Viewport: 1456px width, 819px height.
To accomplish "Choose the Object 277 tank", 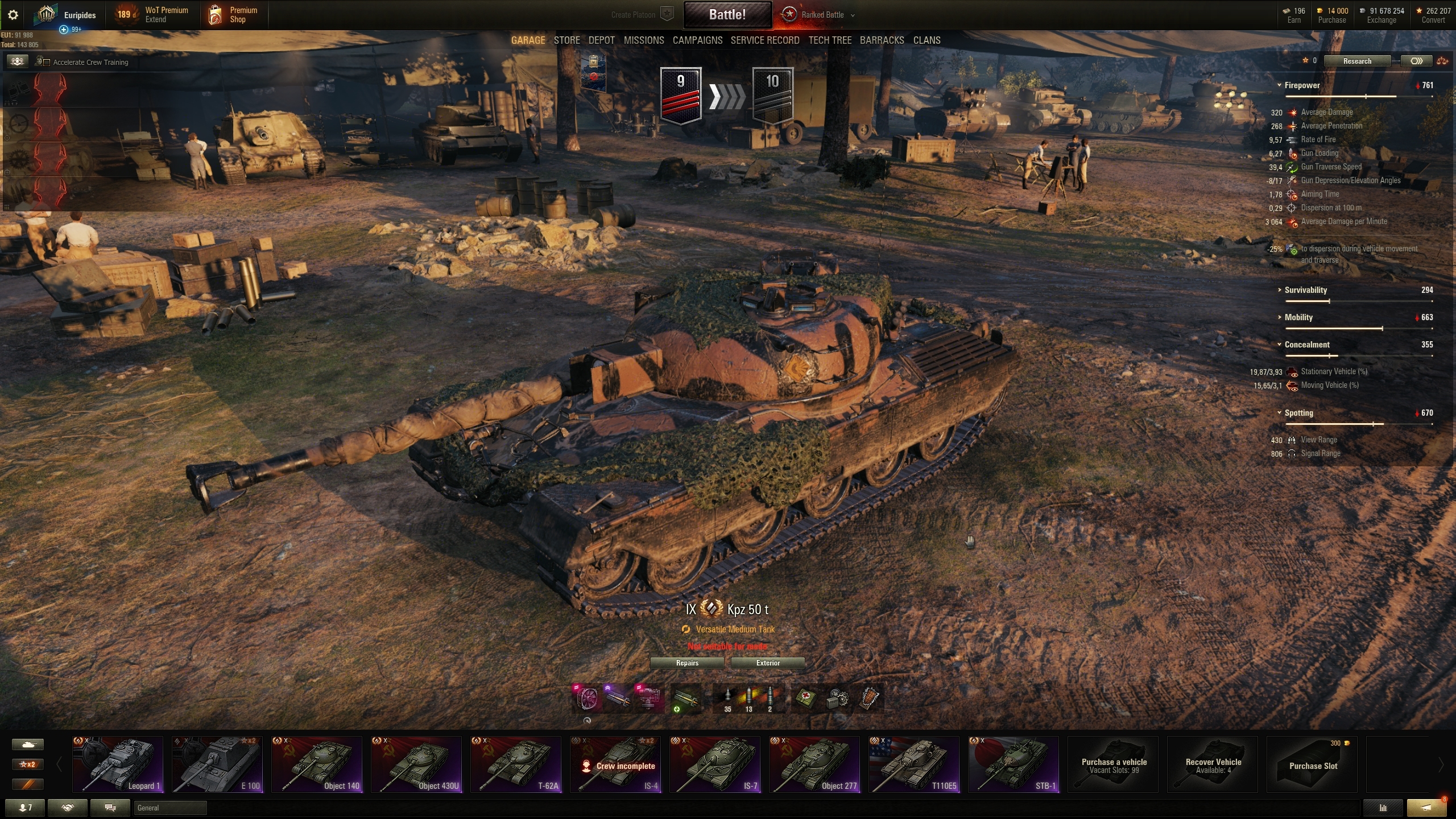I will tap(814, 764).
